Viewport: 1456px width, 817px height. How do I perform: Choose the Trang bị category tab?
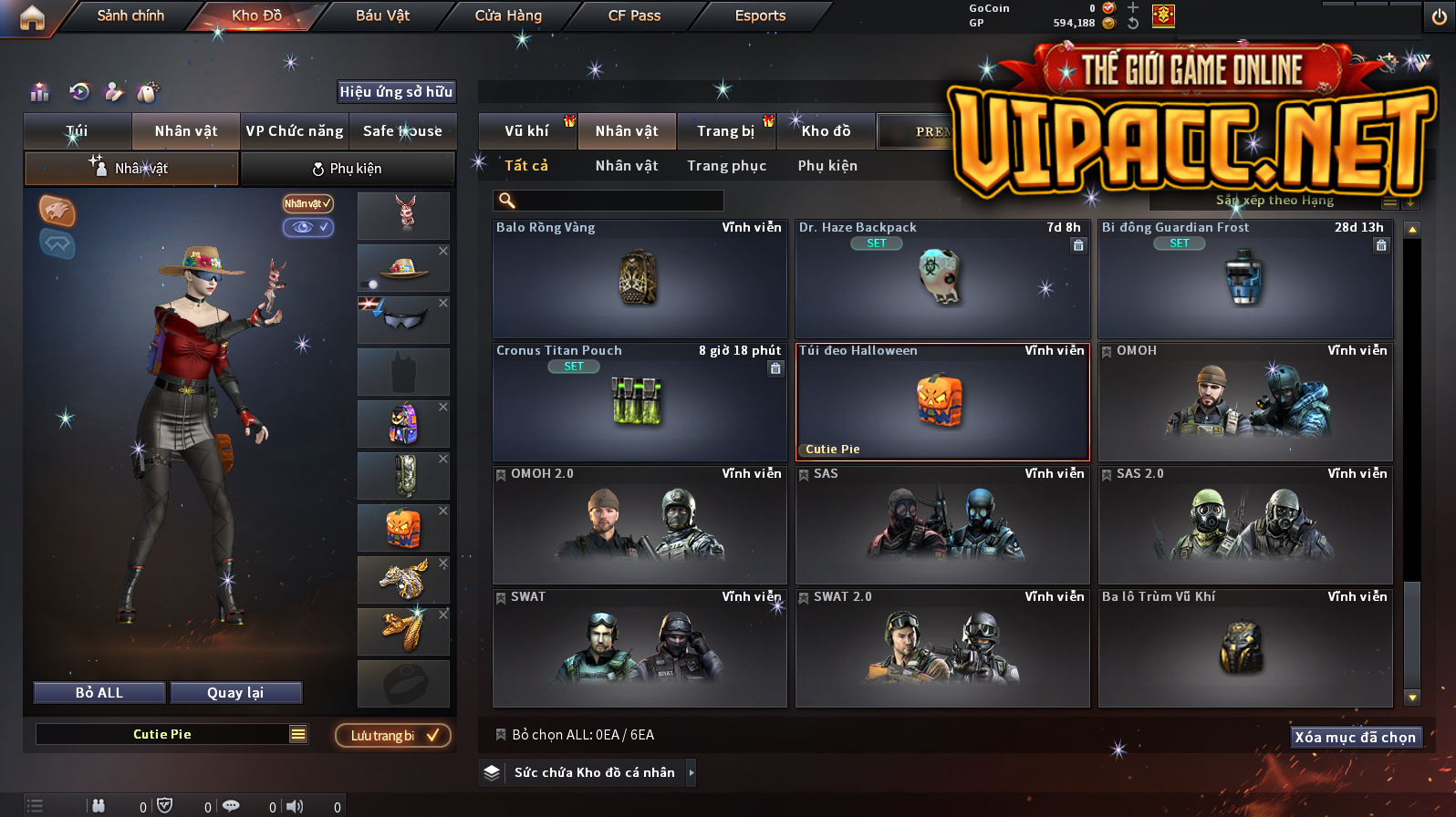[x=726, y=131]
